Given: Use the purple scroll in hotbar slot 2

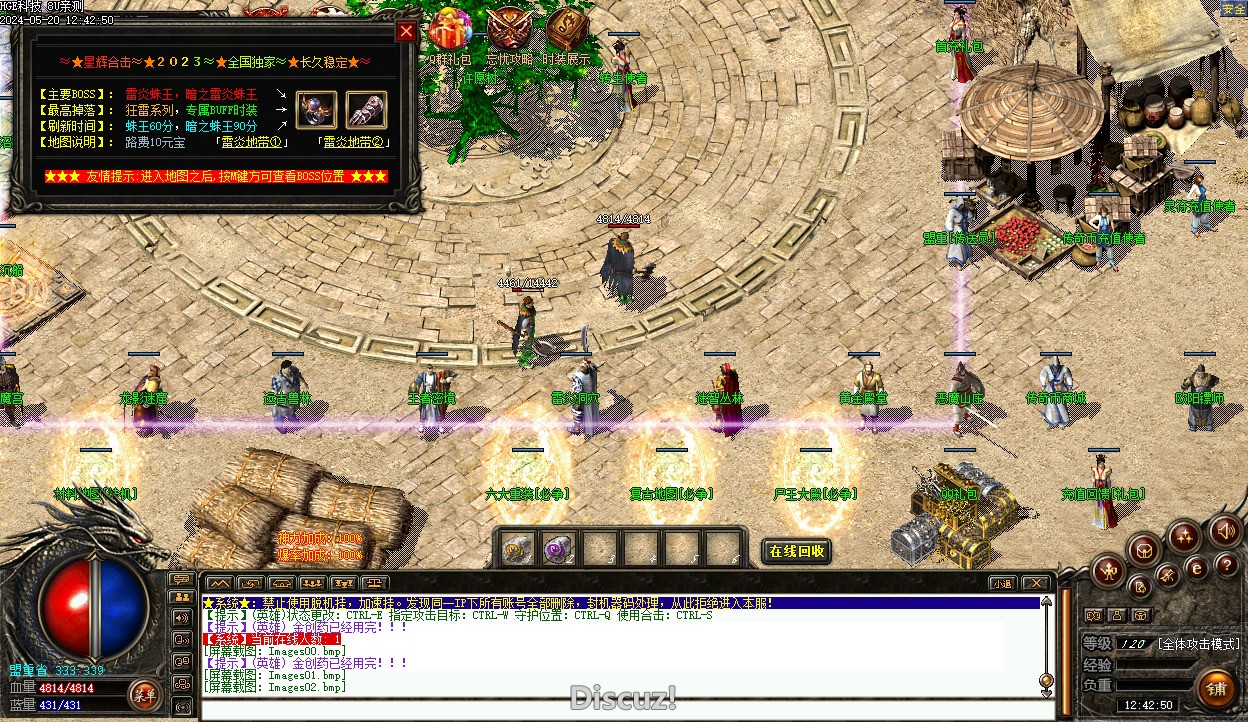Looking at the screenshot, I should click(558, 548).
